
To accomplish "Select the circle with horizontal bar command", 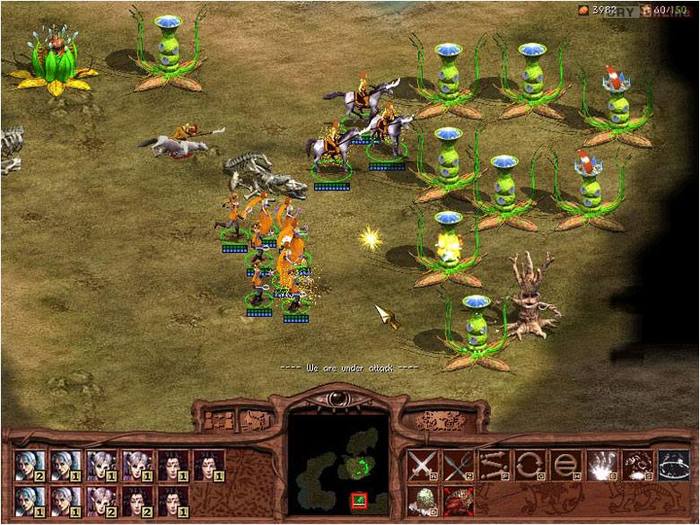I will point(565,466).
